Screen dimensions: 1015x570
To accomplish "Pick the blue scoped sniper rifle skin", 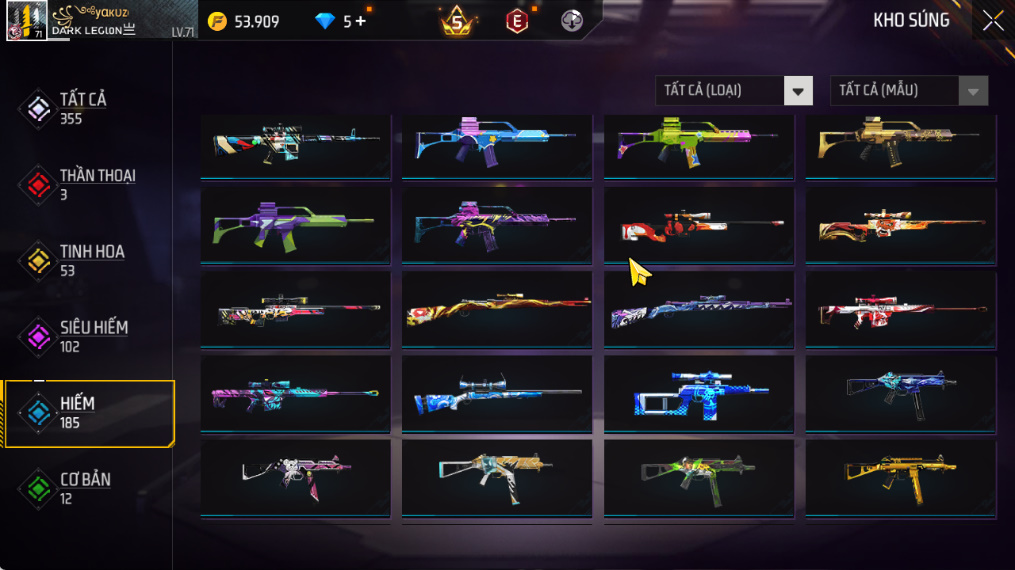I will (x=496, y=393).
